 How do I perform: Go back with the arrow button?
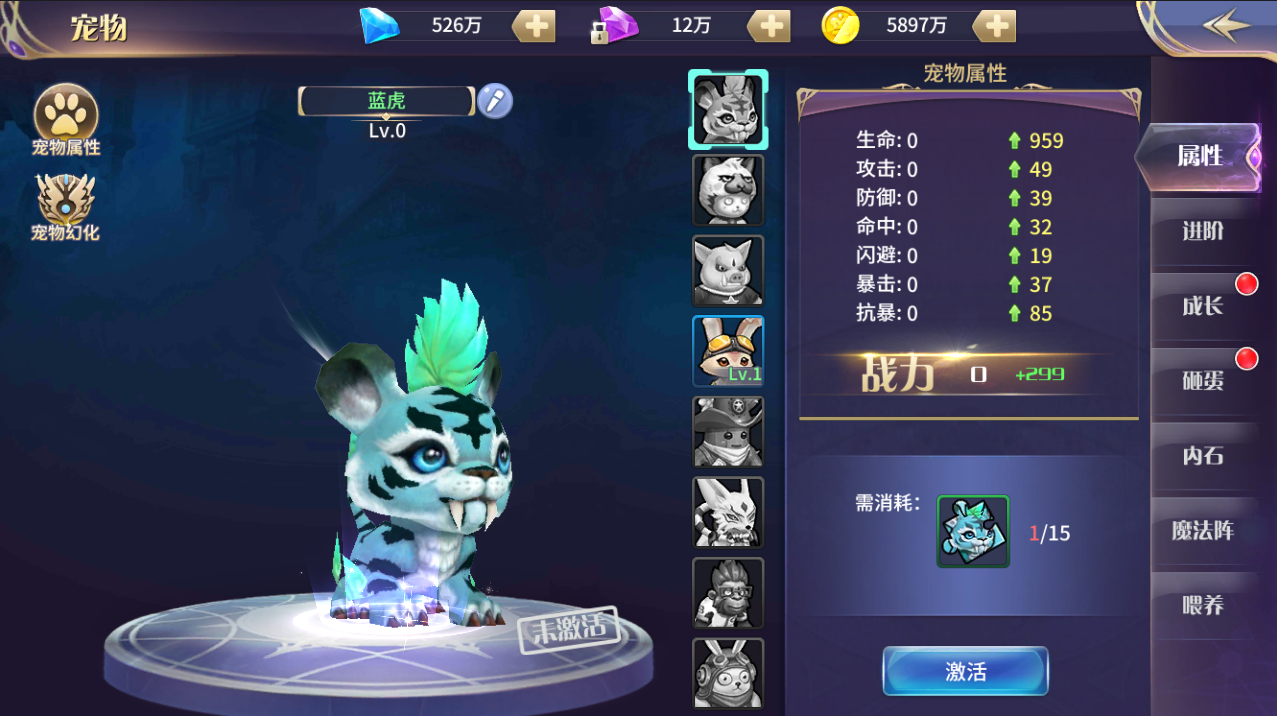(1226, 26)
